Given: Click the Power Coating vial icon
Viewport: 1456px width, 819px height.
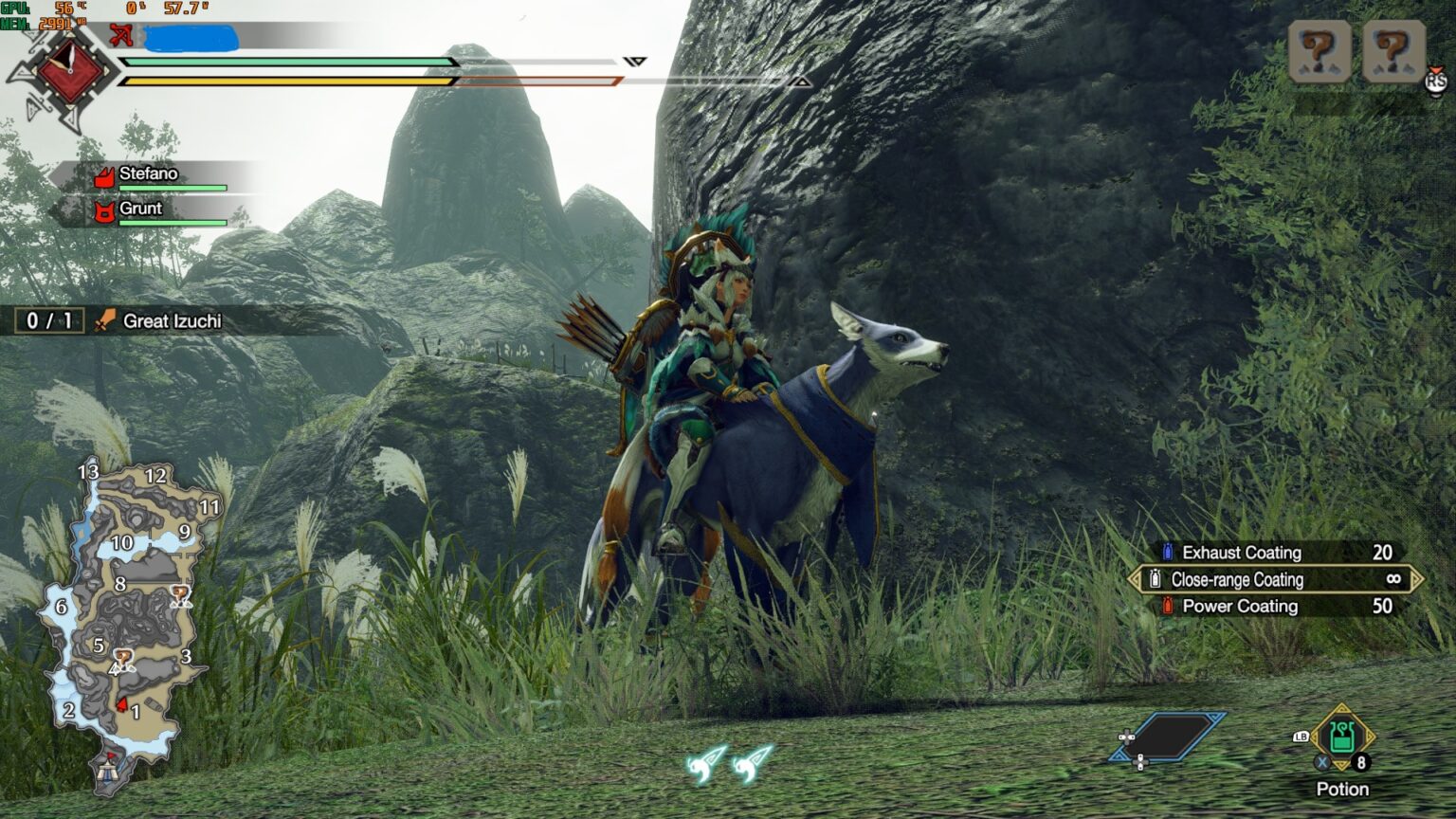Looking at the screenshot, I should (x=1168, y=606).
